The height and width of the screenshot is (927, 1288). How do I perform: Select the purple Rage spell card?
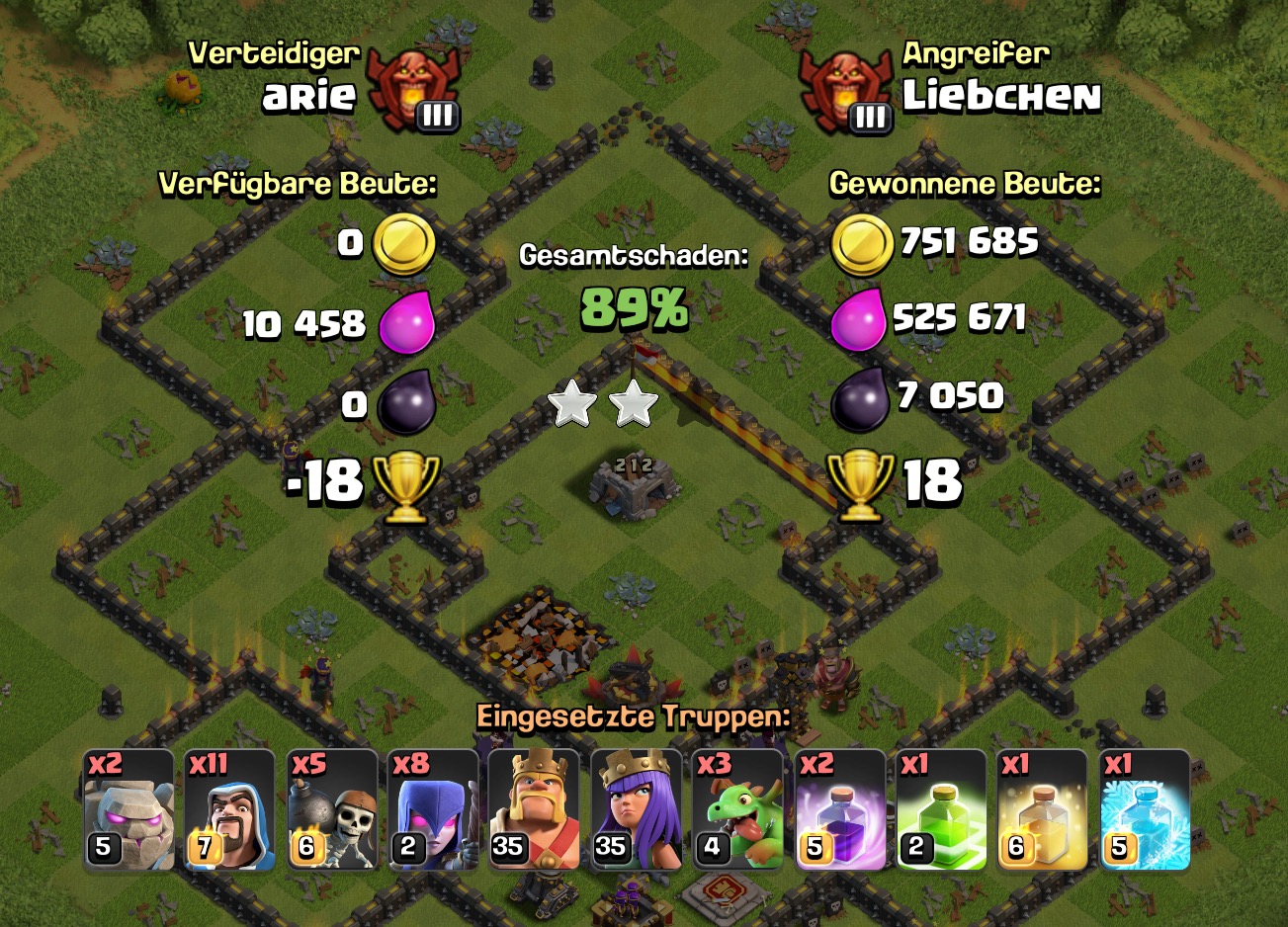click(840, 809)
